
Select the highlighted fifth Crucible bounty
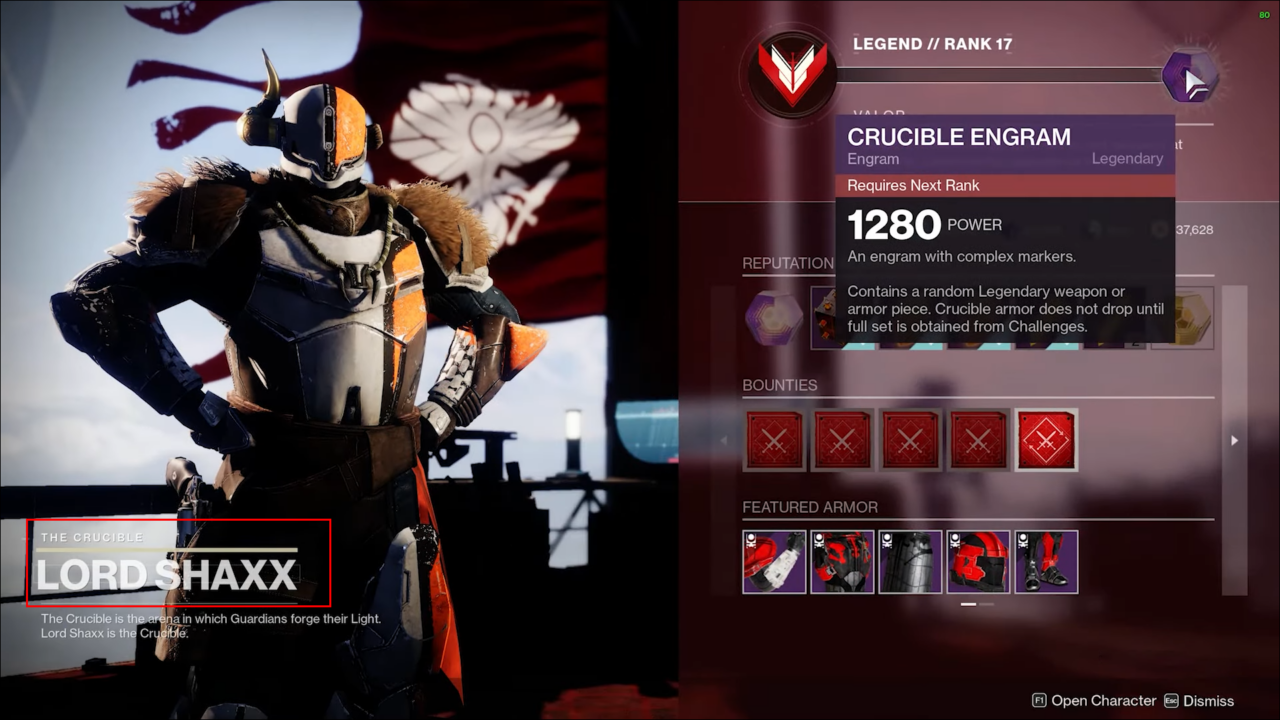(1046, 439)
